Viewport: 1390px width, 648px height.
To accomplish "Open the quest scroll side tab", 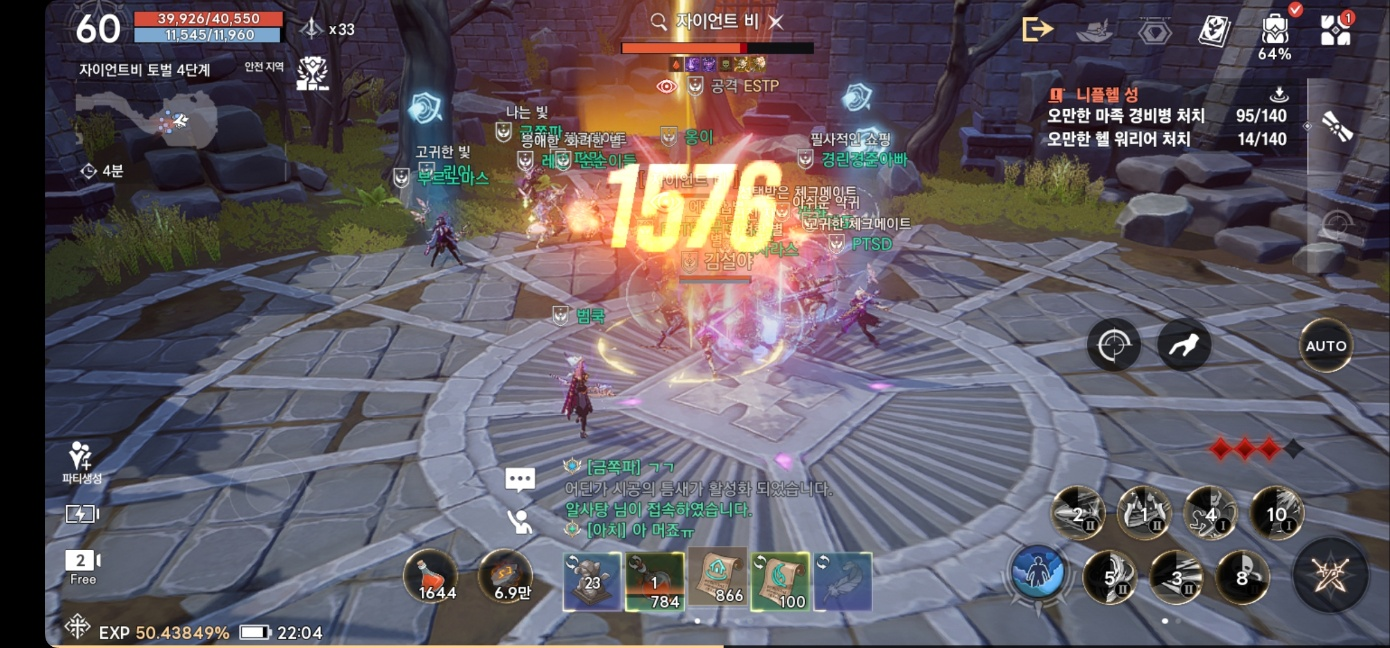I will (x=1337, y=125).
